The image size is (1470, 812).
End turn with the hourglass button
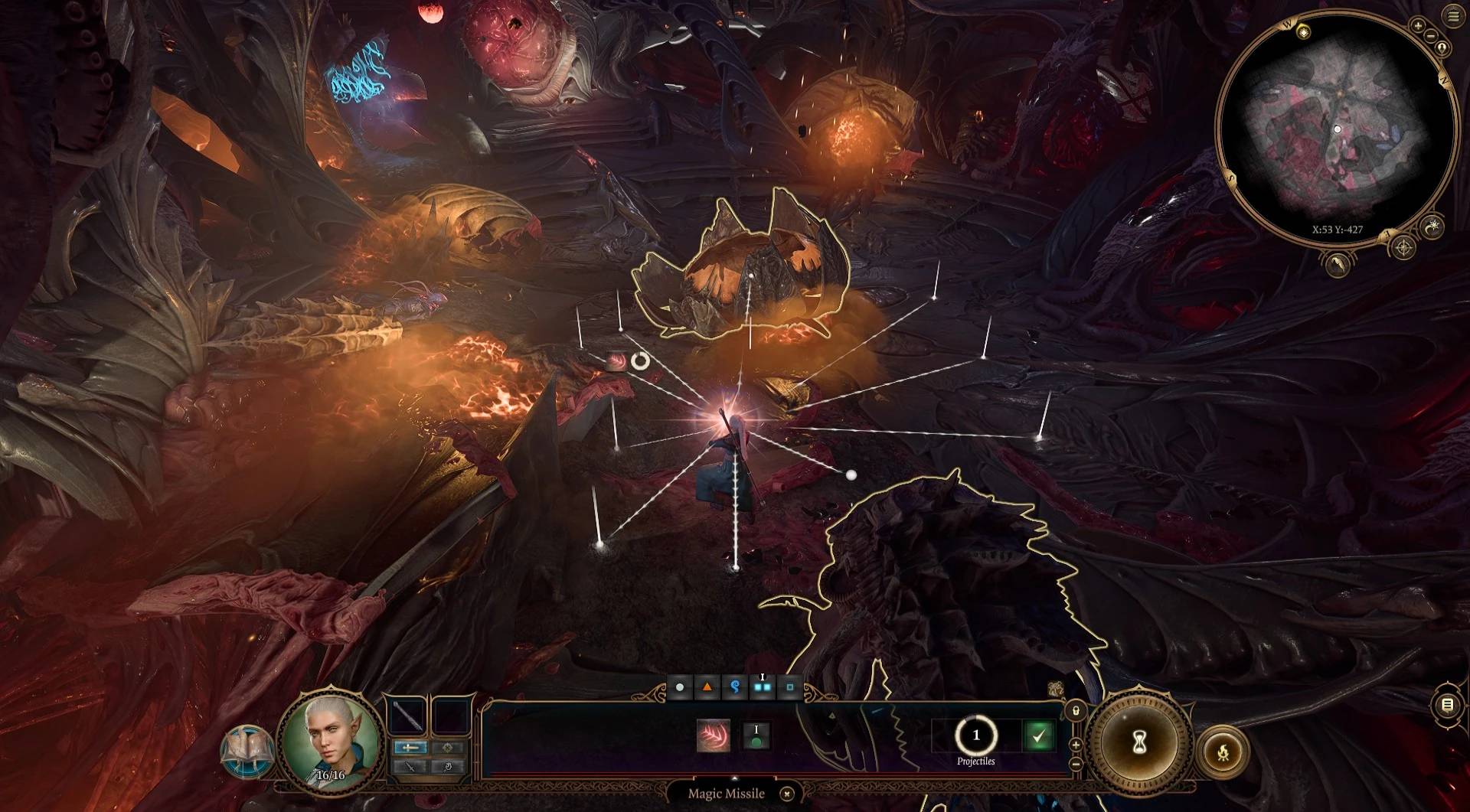1138,742
